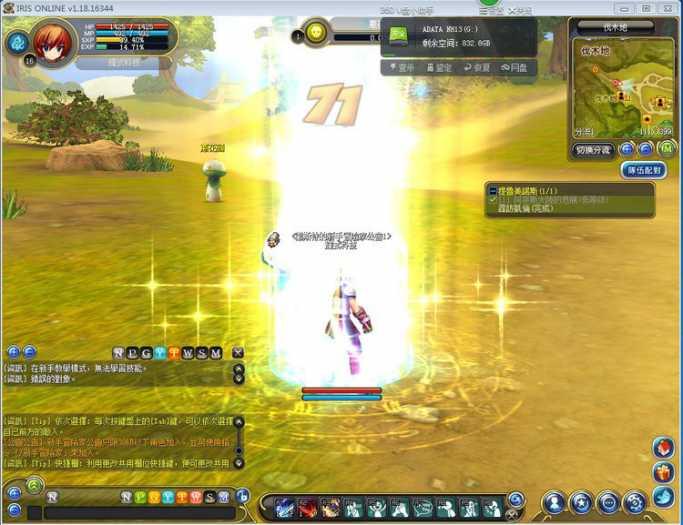Click the speech-bubble round menu button
This screenshot has width=683, height=525.
[x=607, y=503]
